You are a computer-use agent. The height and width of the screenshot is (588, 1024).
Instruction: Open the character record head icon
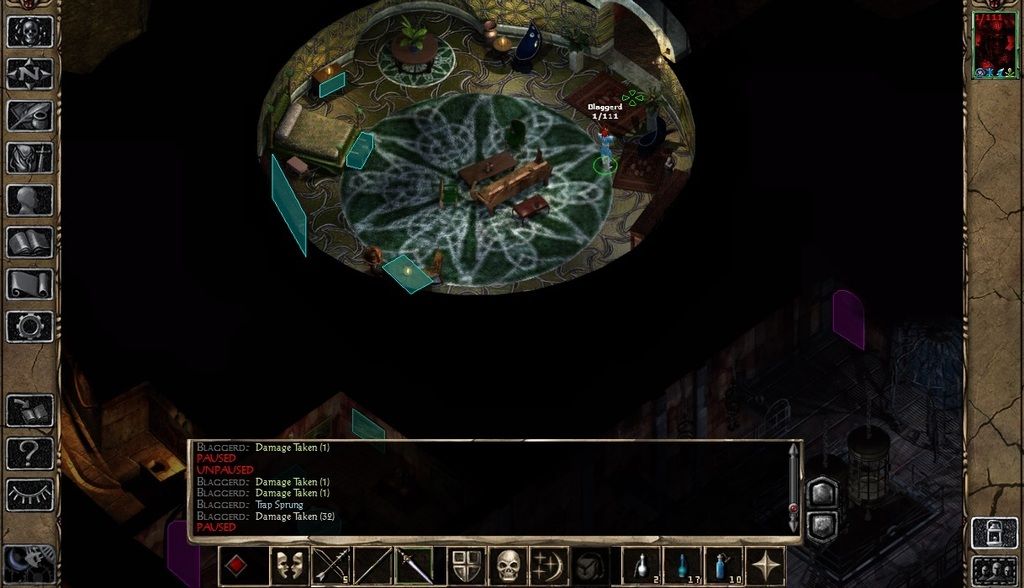[30, 200]
